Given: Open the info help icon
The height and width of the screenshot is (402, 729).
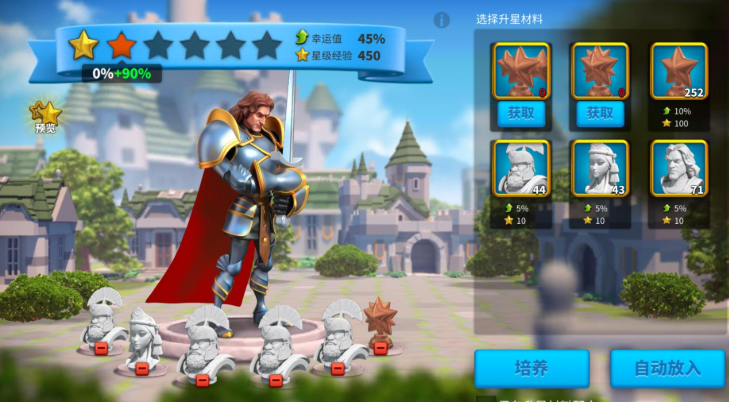Looking at the screenshot, I should 441,20.
